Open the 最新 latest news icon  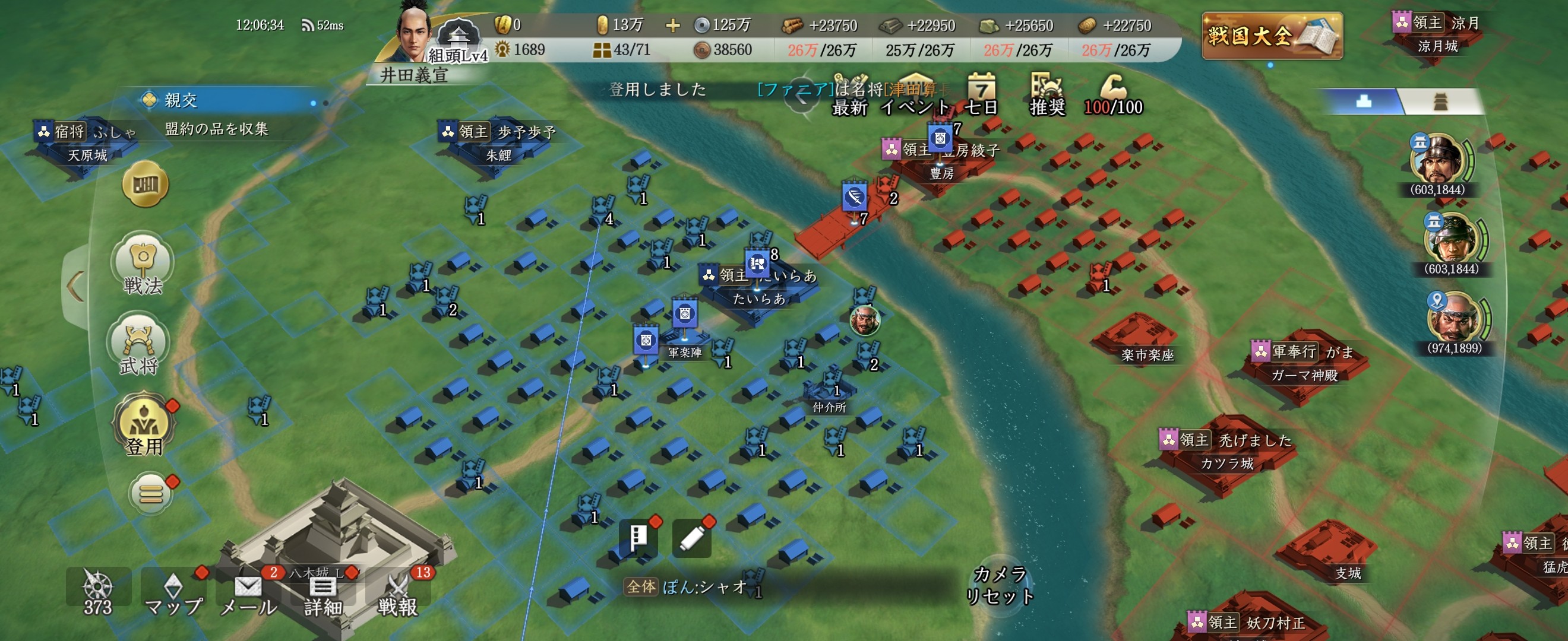point(850,94)
